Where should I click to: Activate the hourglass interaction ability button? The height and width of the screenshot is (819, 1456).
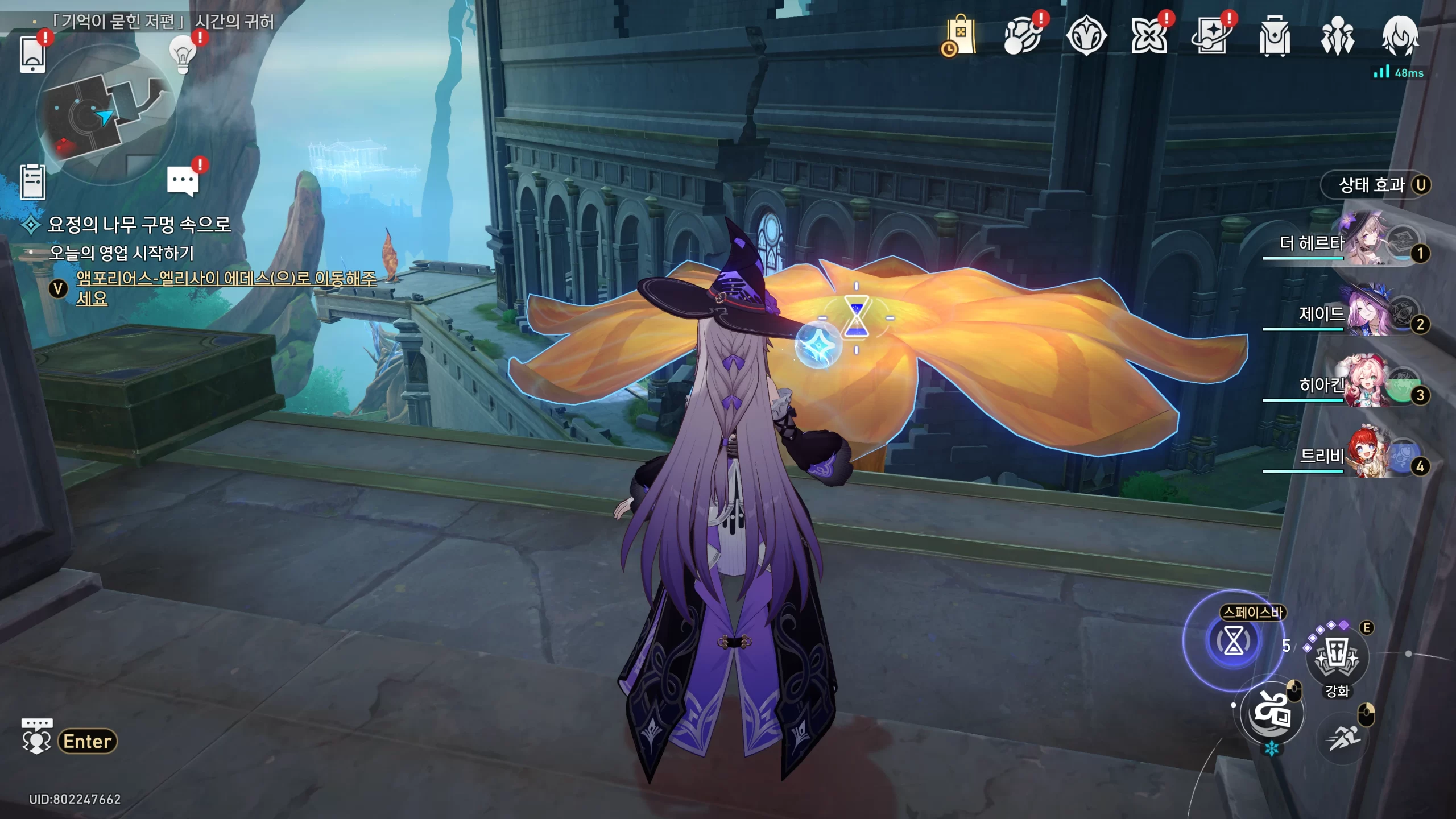coord(1233,642)
